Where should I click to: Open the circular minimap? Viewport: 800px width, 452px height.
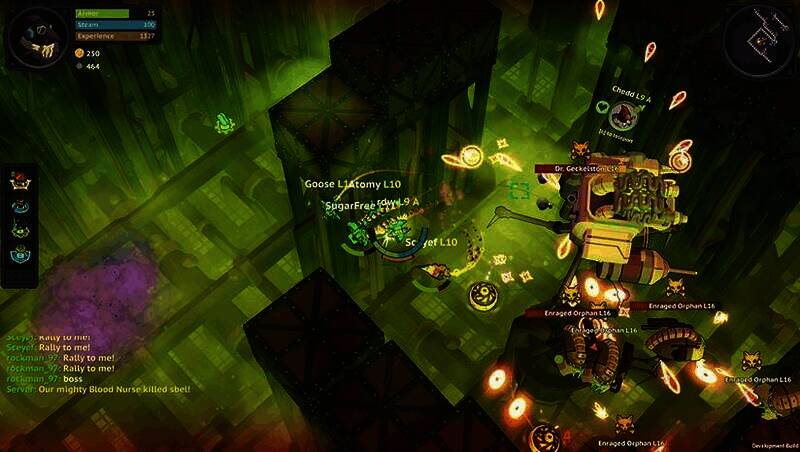click(759, 39)
